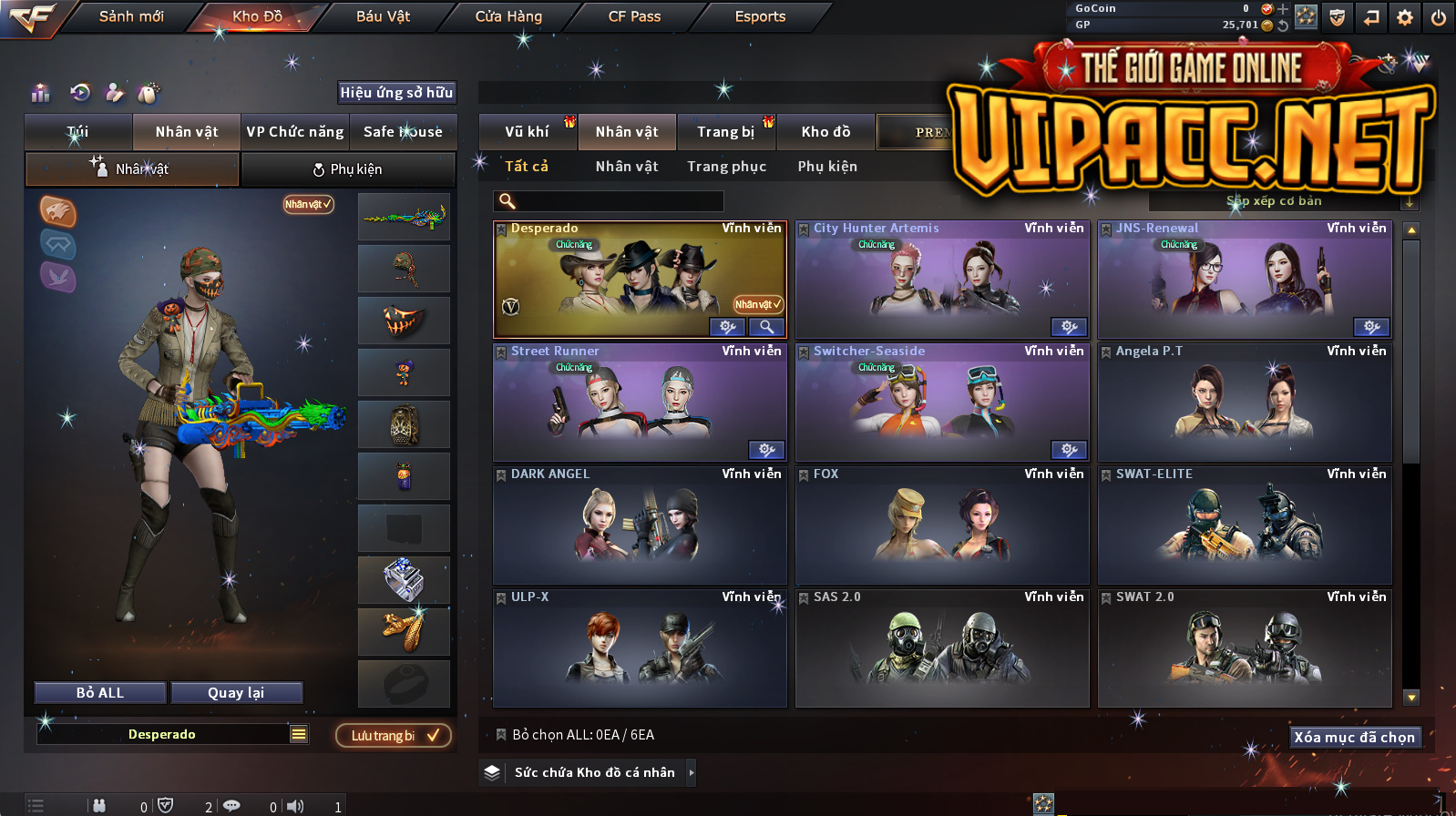Open the Cửa Hàng shop
Viewport: 1456px width, 816px height.
(508, 16)
